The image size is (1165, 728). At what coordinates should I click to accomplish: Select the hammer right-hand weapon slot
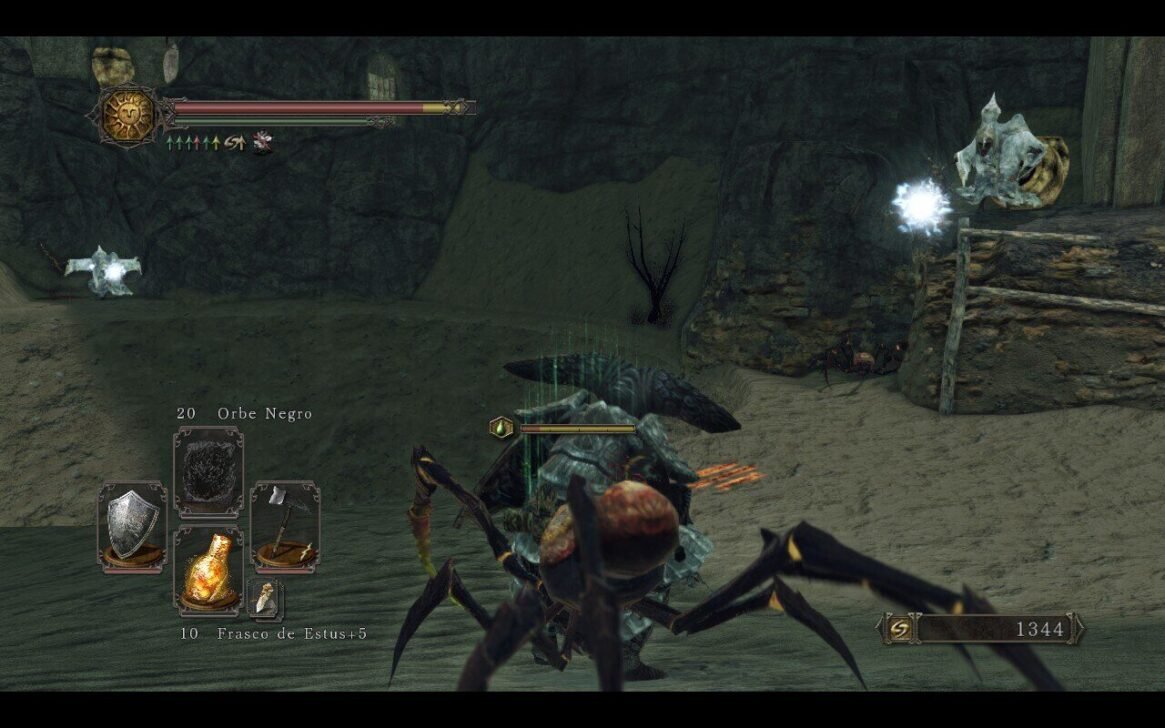click(284, 524)
